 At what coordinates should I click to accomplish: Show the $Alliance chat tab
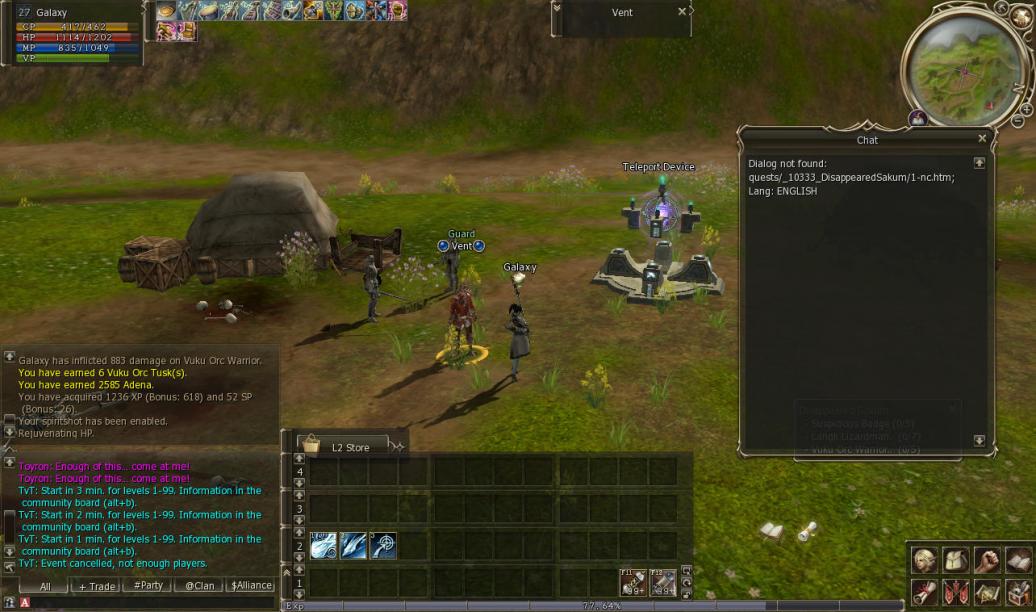(250, 586)
